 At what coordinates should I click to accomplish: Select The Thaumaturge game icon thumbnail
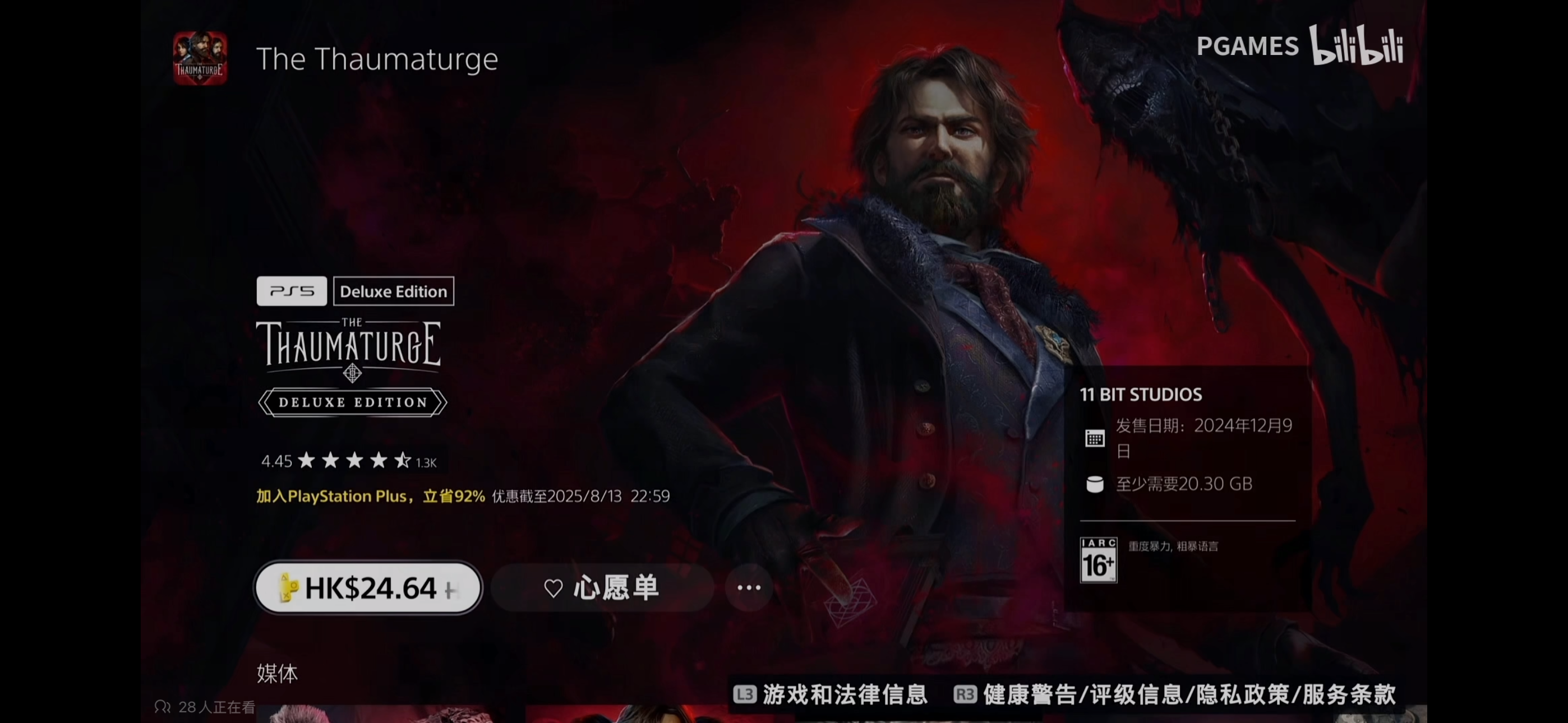200,58
